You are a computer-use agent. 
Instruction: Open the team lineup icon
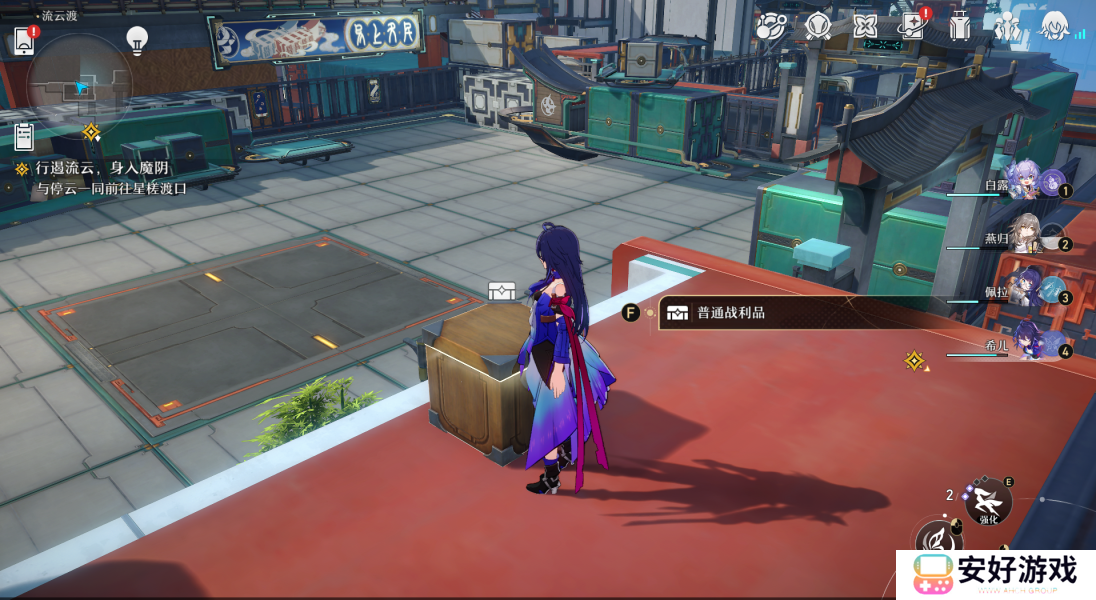[1007, 26]
